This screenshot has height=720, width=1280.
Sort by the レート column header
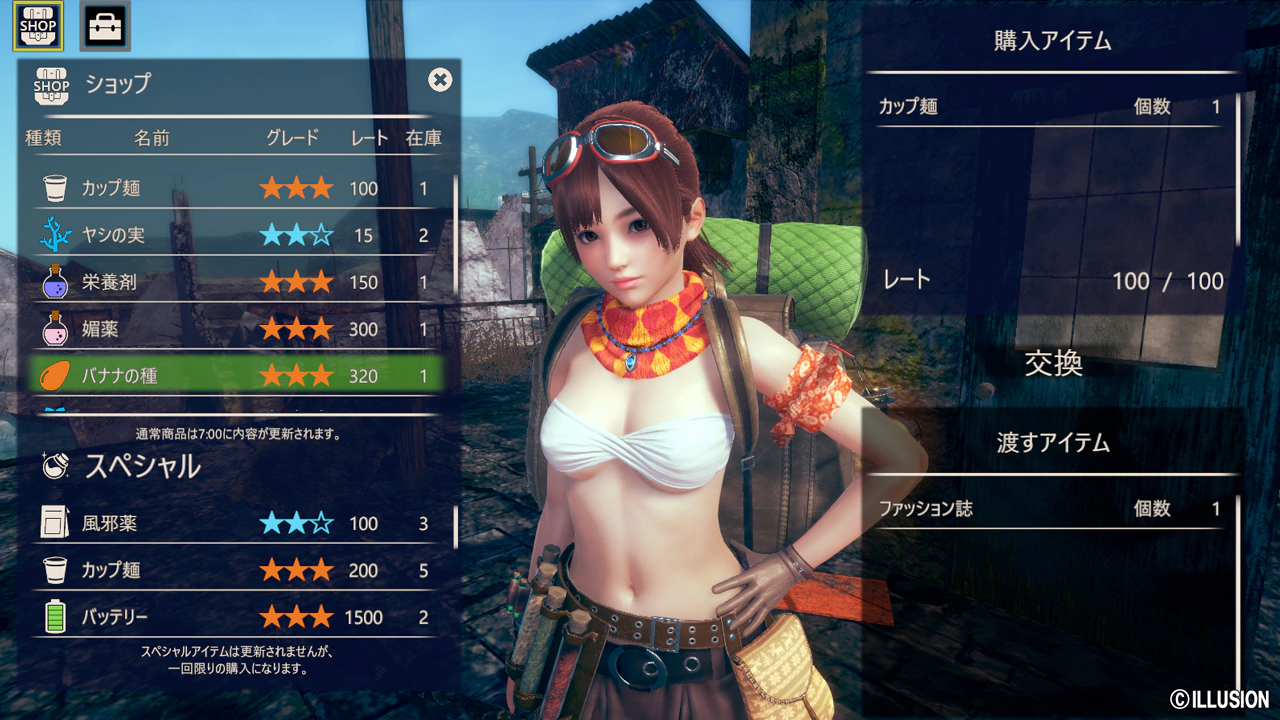point(369,138)
